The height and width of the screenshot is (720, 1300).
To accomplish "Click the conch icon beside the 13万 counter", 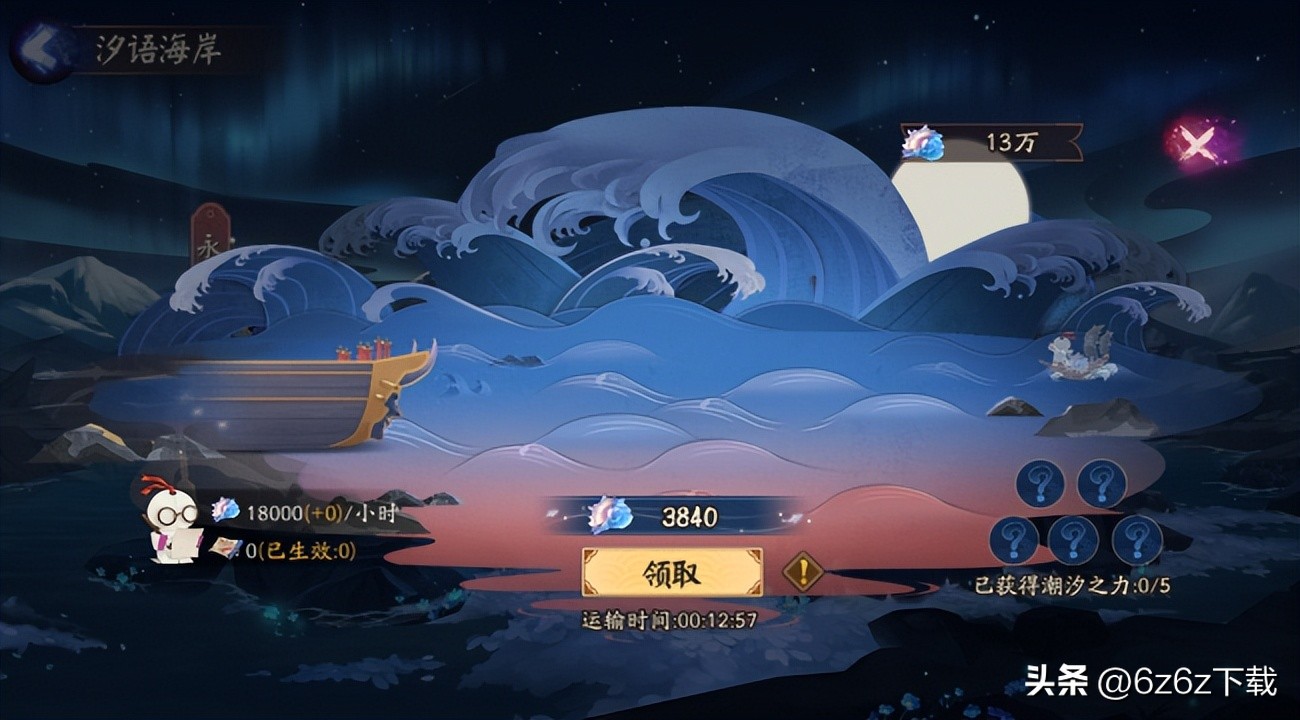I will tap(921, 142).
